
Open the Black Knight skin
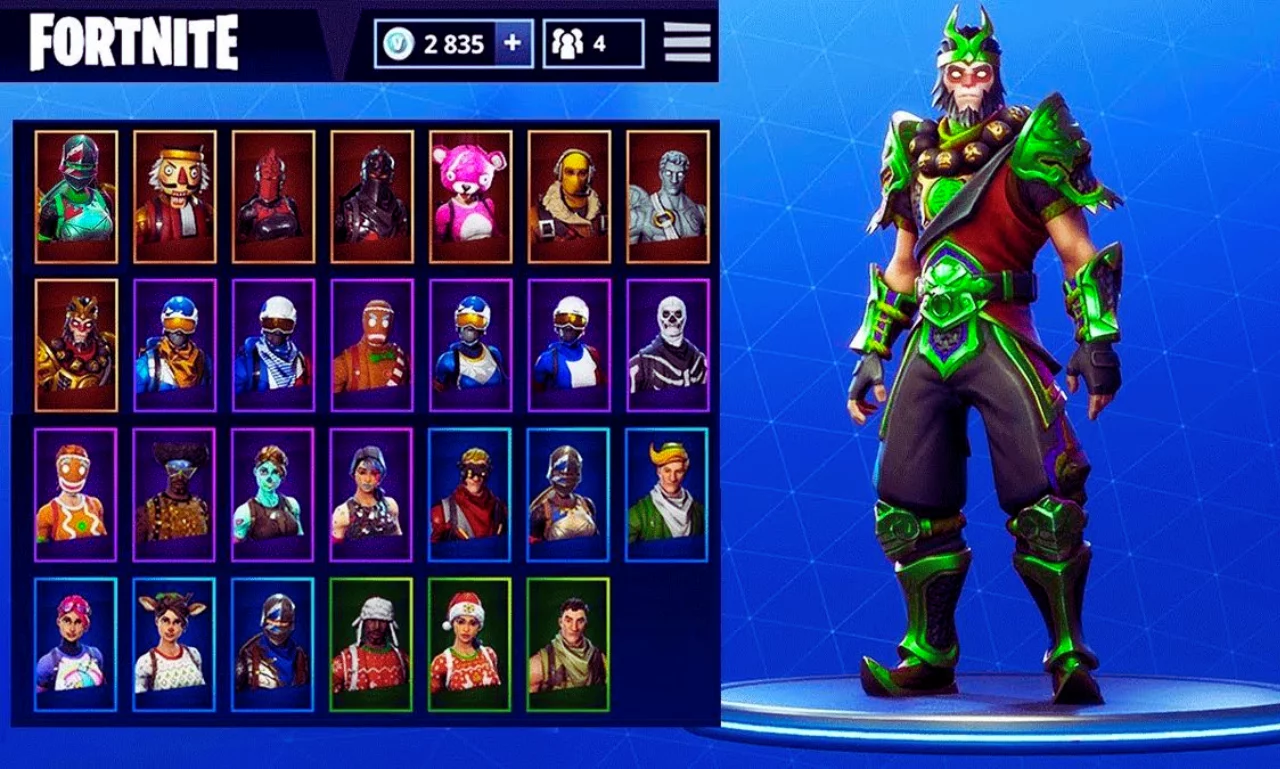[x=371, y=193]
